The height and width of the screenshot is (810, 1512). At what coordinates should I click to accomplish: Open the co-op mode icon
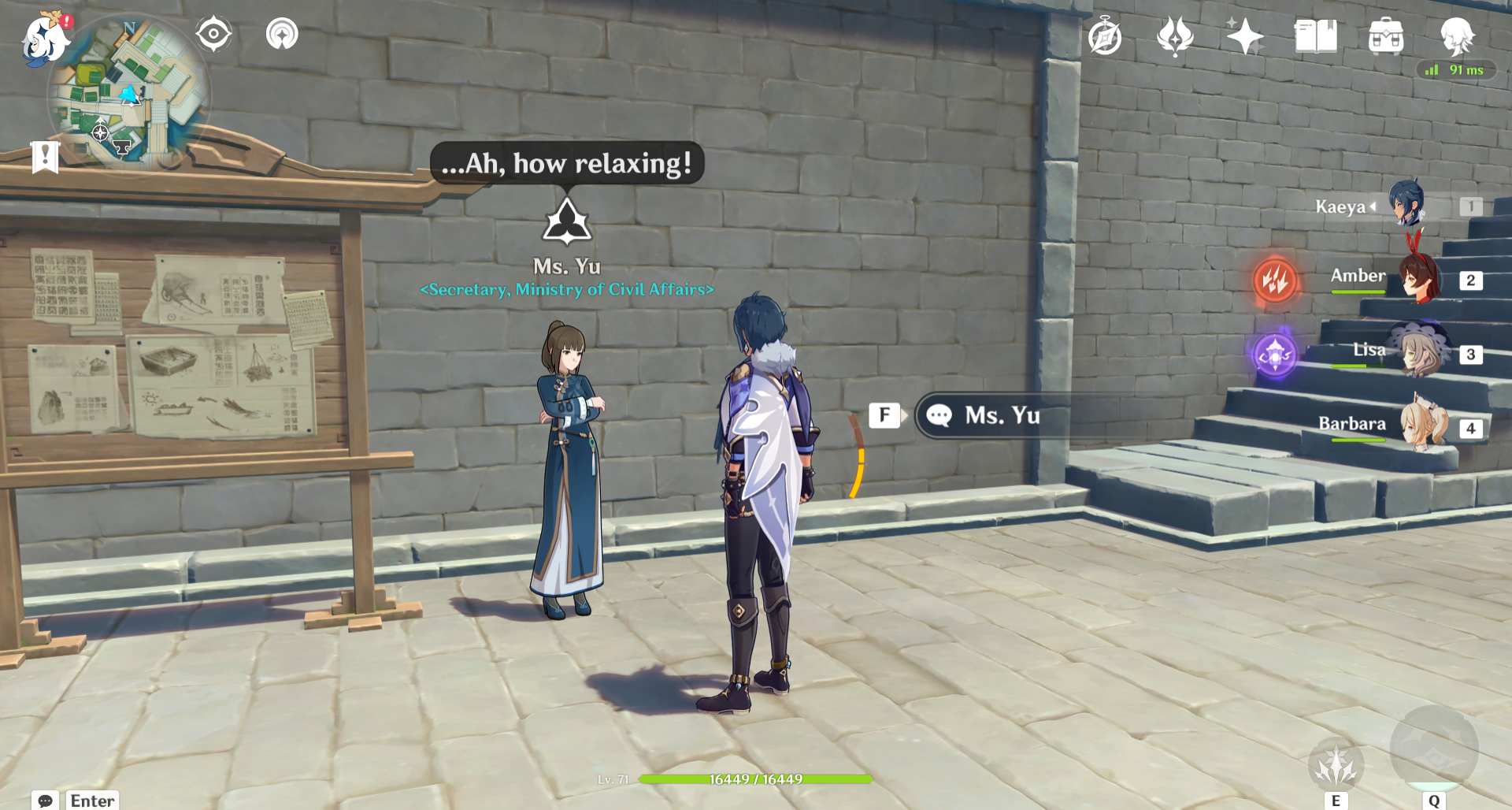282,35
